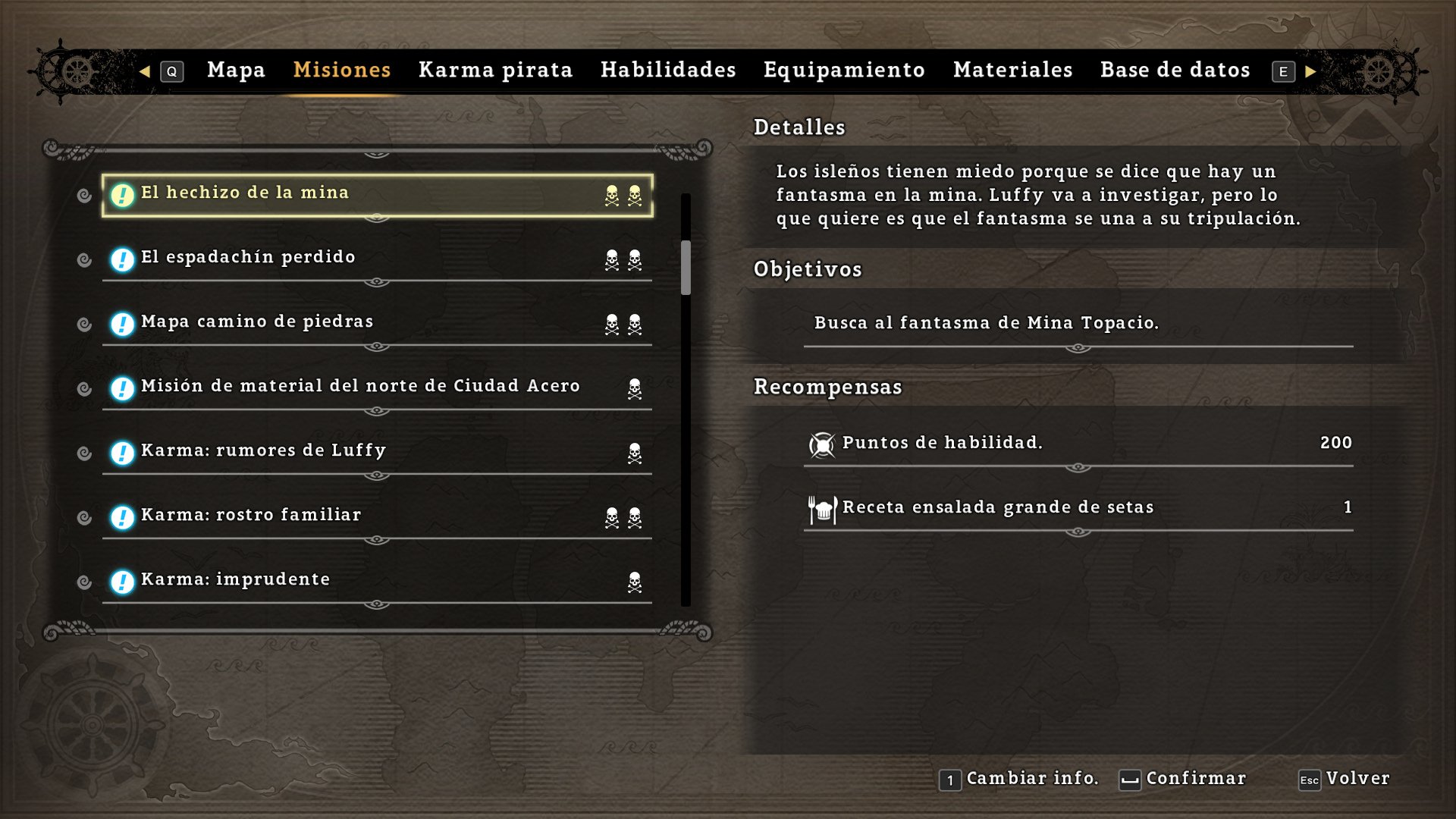This screenshot has width=1456, height=819.
Task: Click the mission list scrollbar handle
Action: tap(686, 267)
